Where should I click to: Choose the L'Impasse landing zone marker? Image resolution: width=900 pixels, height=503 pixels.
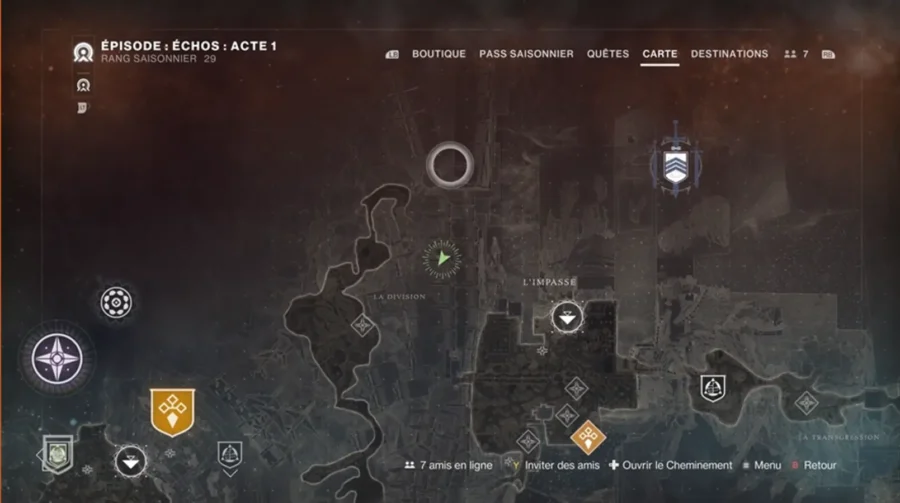567,318
